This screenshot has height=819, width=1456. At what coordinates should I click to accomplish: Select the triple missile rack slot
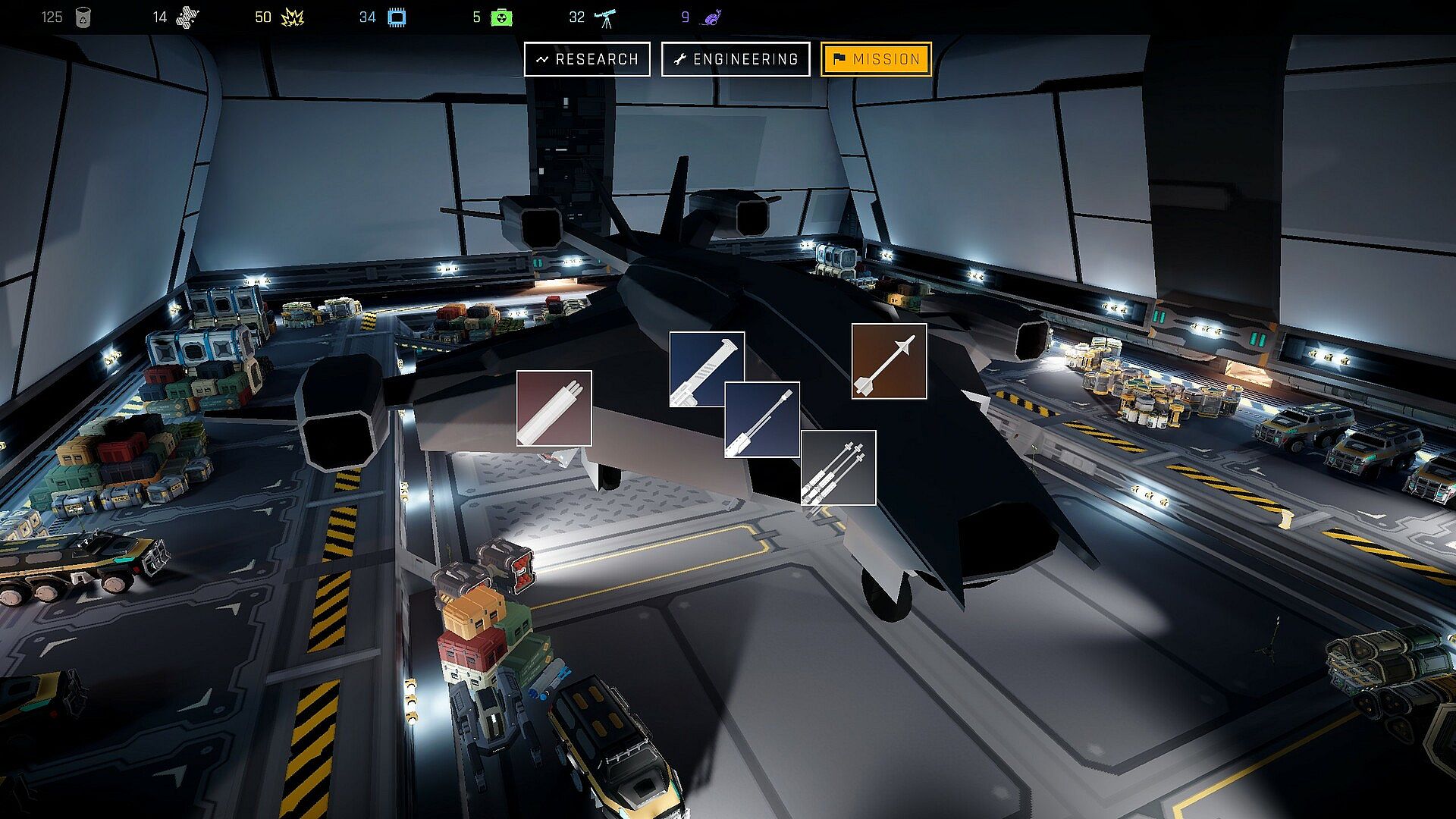click(x=838, y=468)
